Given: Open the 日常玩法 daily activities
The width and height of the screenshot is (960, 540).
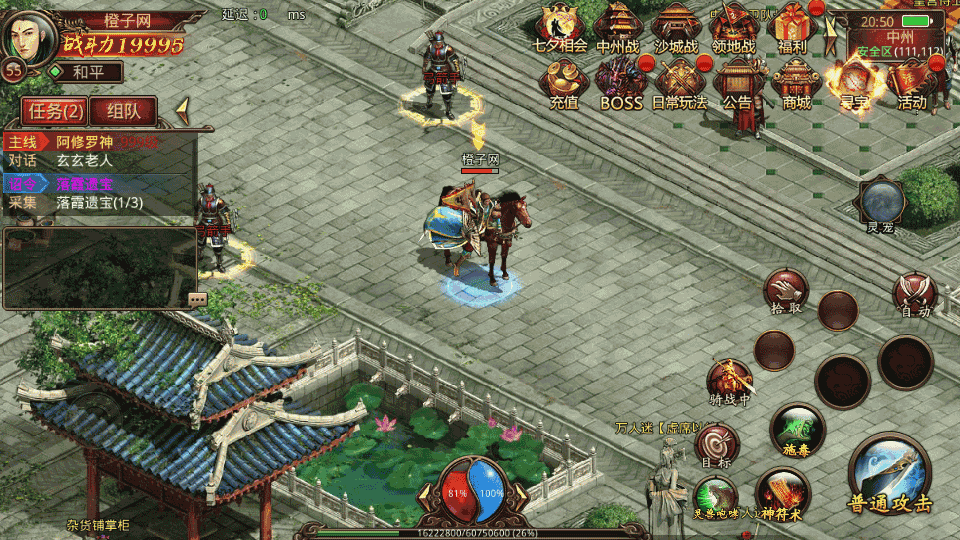Looking at the screenshot, I should coord(680,83).
